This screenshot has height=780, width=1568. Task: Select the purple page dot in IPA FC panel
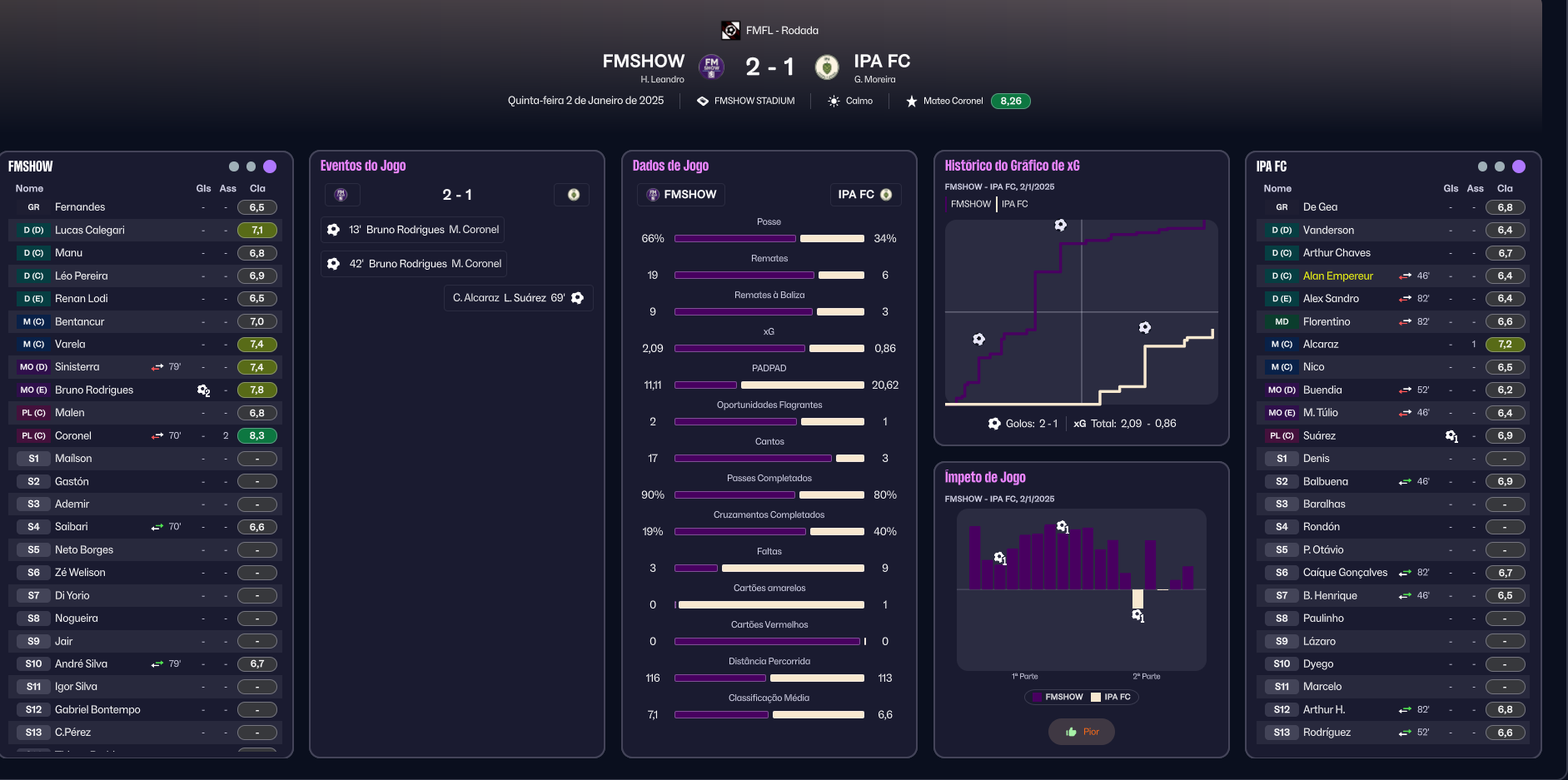pos(1519,166)
